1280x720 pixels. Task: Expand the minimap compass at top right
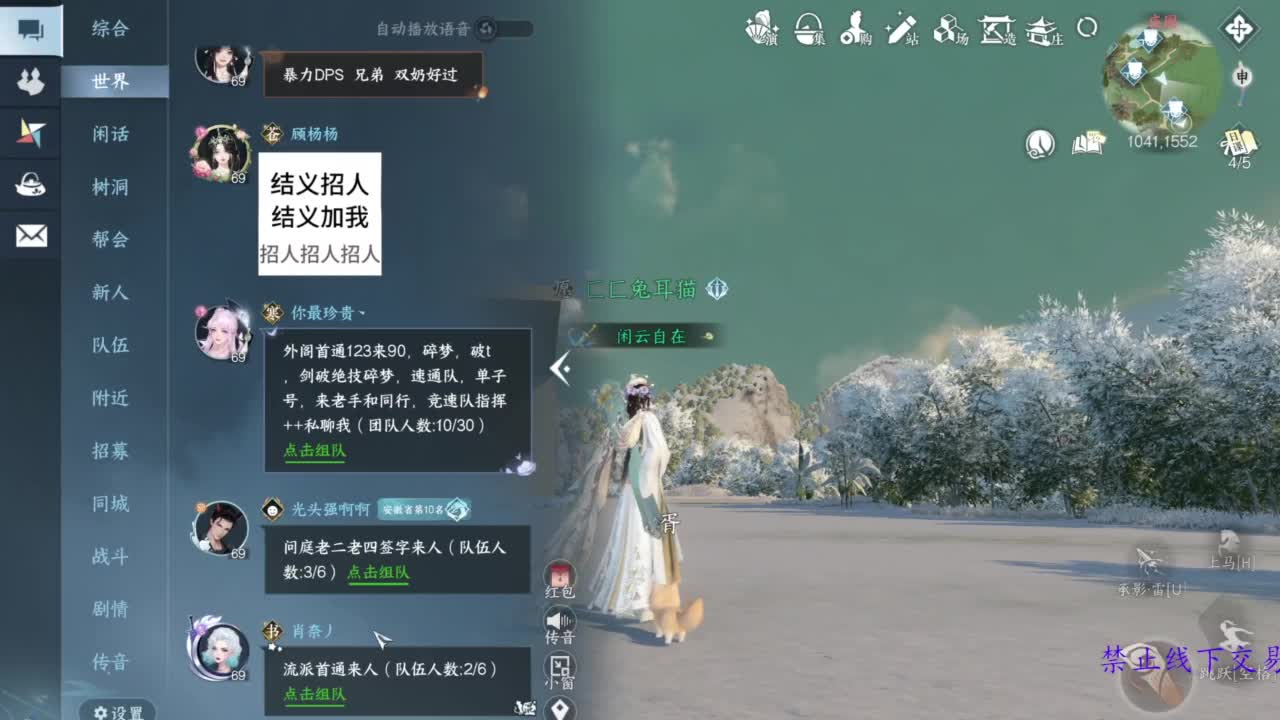point(1240,30)
